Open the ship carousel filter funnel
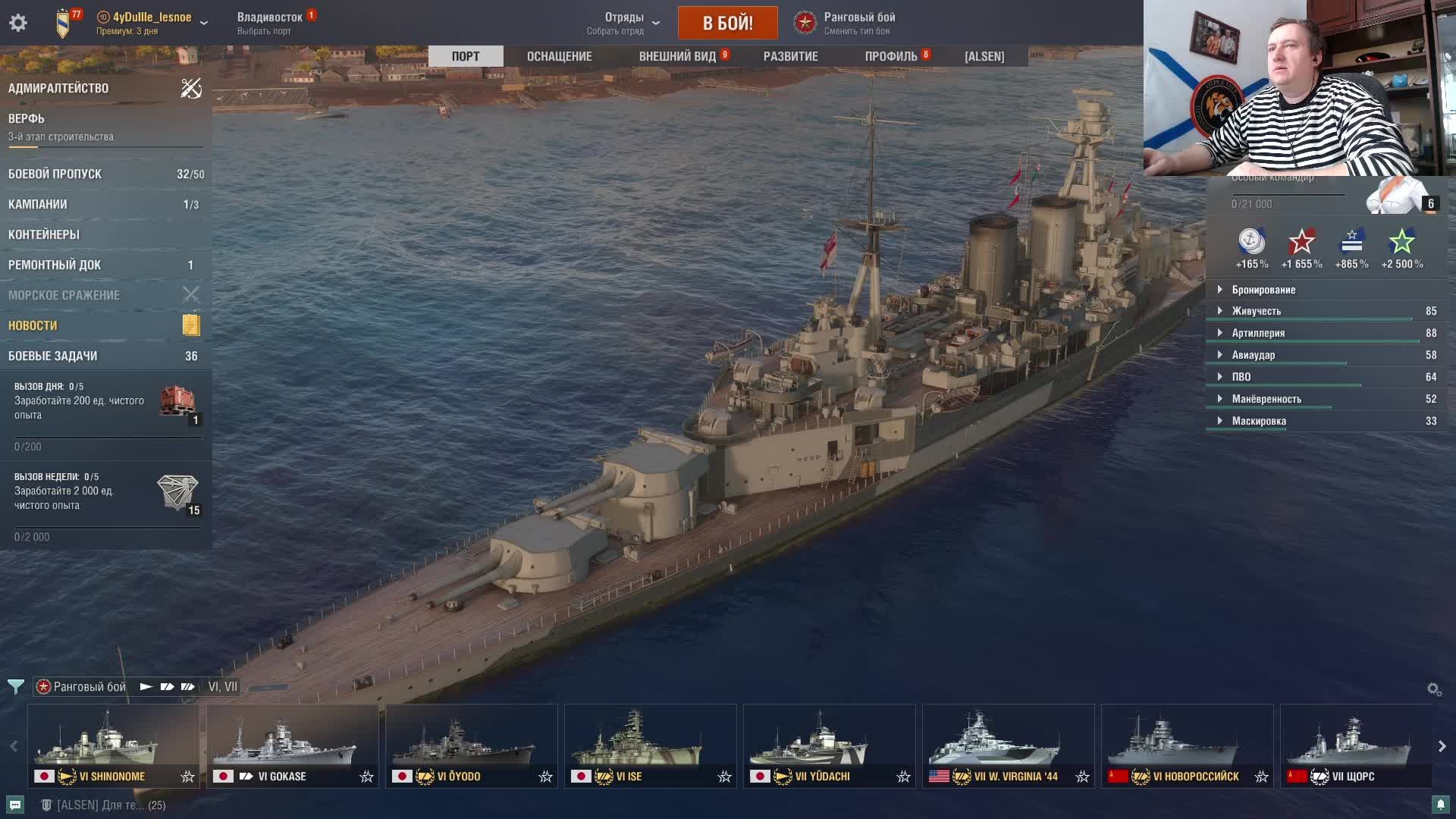The width and height of the screenshot is (1456, 819). (15, 687)
